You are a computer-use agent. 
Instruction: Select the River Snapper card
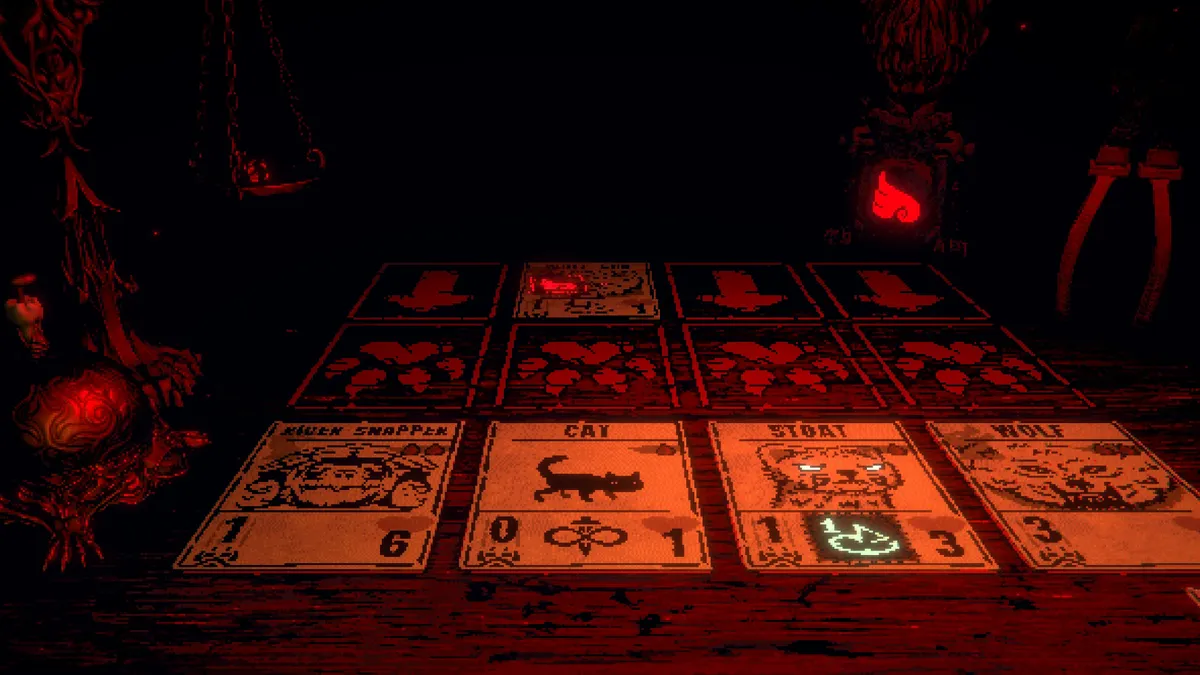click(322, 494)
